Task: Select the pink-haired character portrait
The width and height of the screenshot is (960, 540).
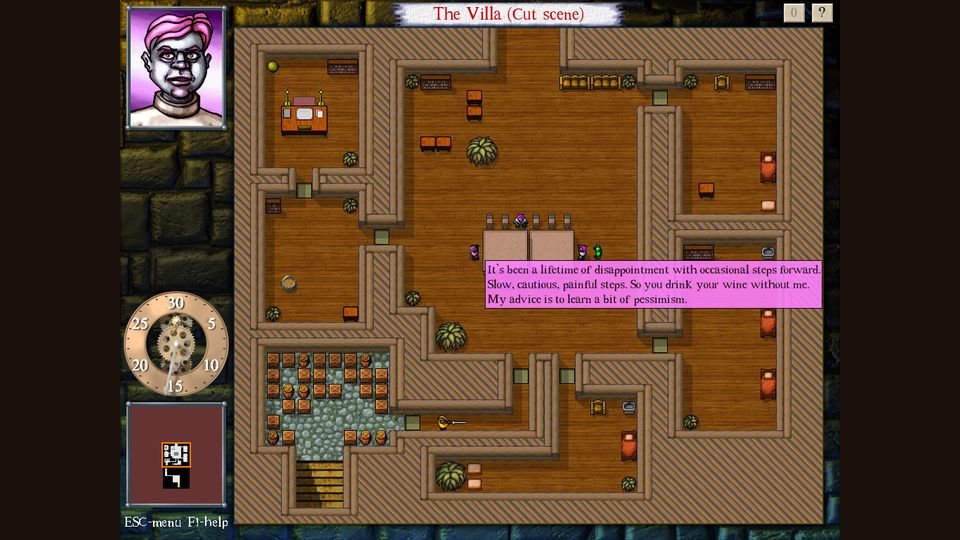Action: [176, 68]
